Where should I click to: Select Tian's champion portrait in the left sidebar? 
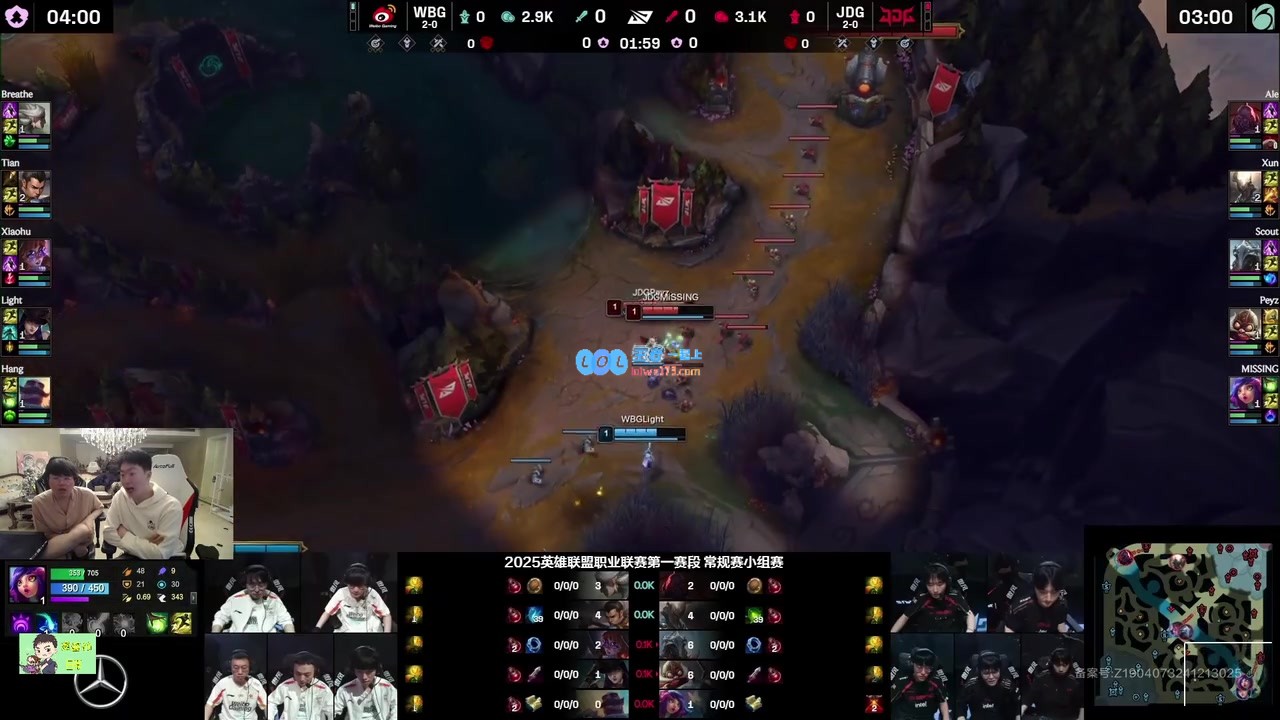tap(34, 186)
